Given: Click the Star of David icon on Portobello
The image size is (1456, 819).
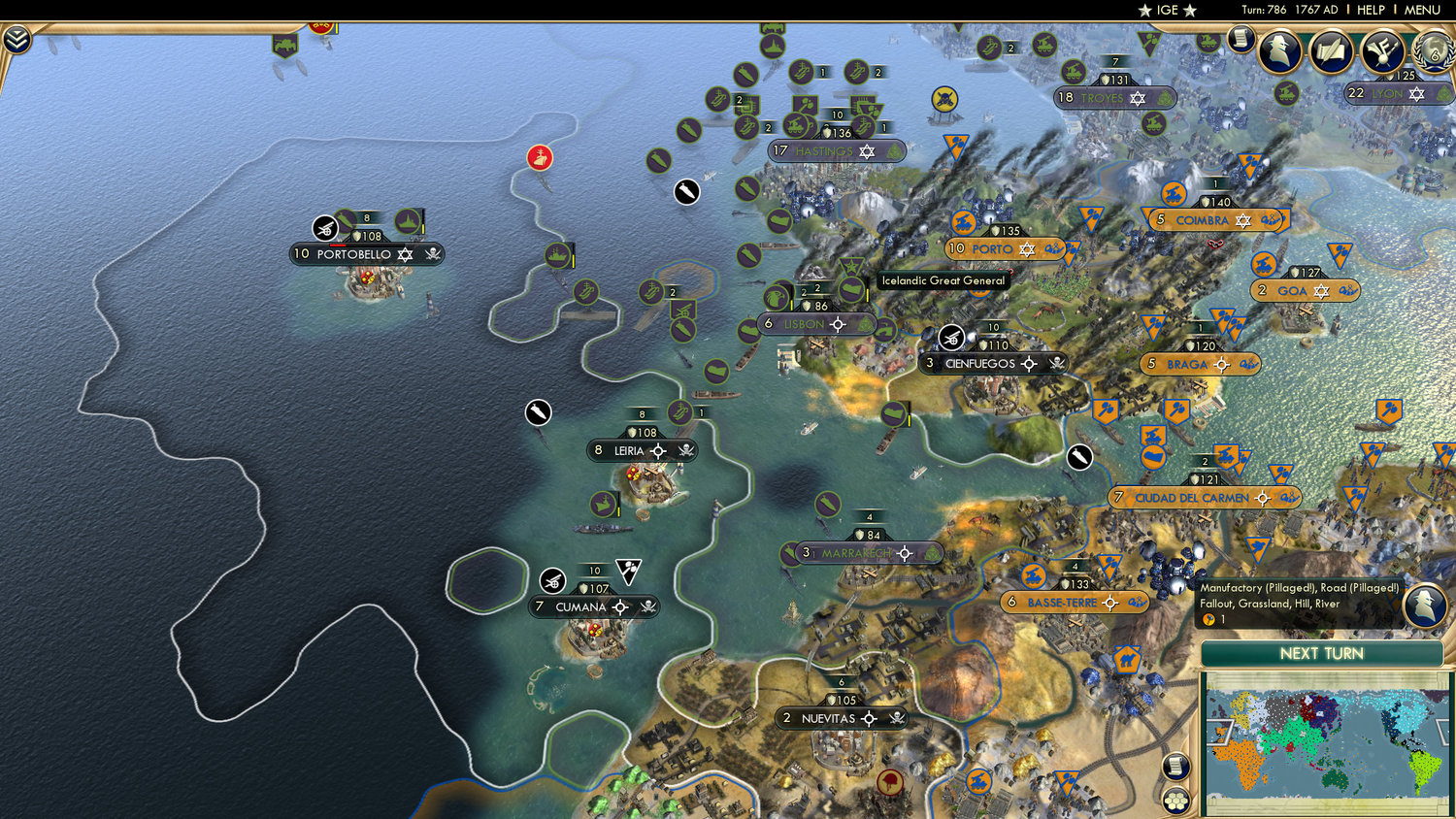Looking at the screenshot, I should coord(405,254).
